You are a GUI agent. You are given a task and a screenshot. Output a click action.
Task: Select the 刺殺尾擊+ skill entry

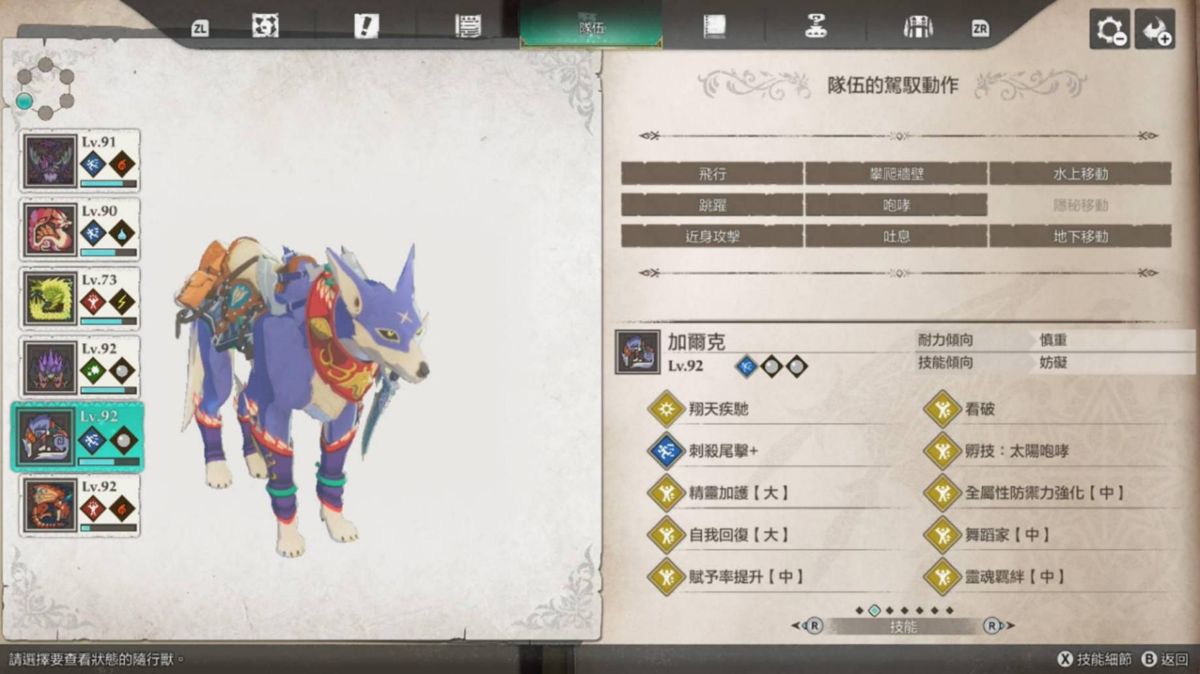[x=723, y=452]
